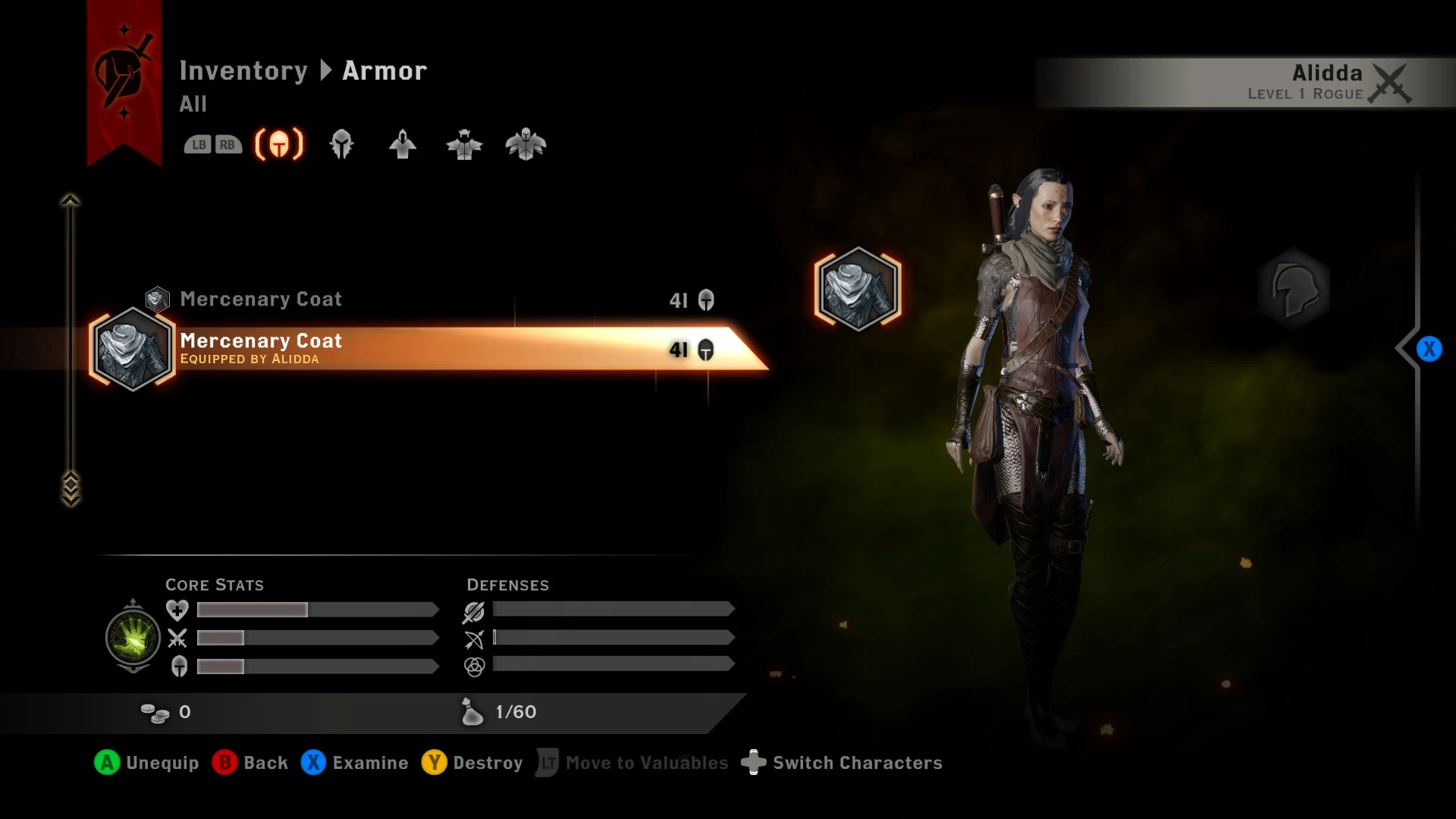Toggle the Core Stats health icon

(x=177, y=610)
